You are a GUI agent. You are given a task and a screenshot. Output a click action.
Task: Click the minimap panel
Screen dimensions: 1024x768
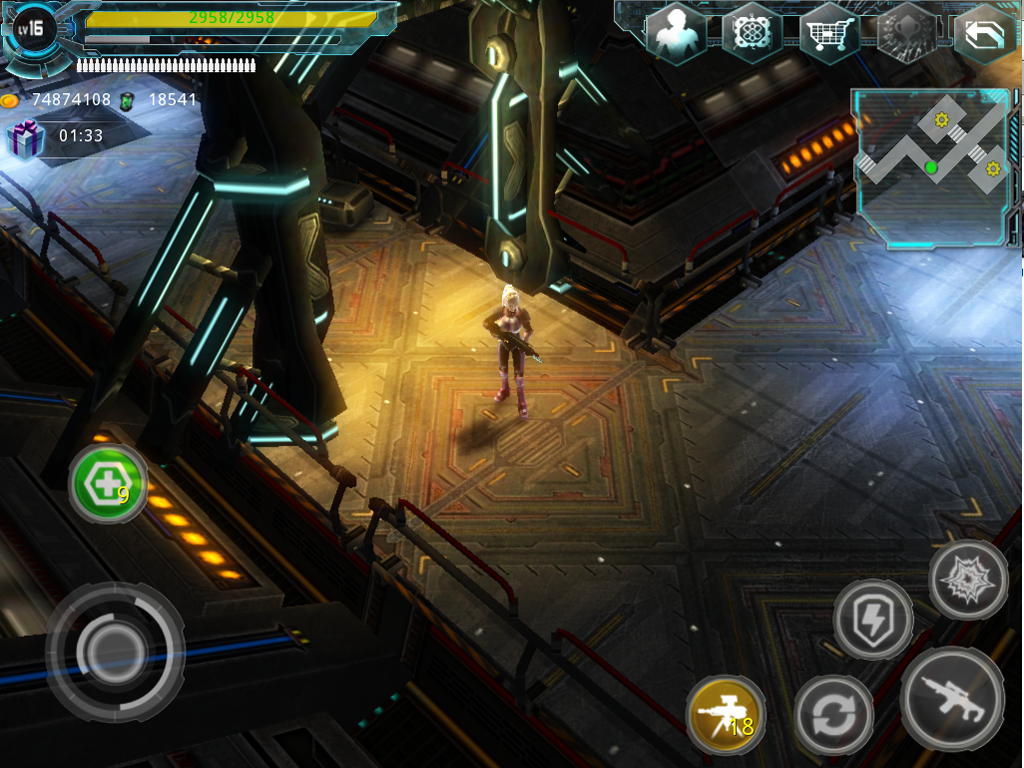click(930, 167)
